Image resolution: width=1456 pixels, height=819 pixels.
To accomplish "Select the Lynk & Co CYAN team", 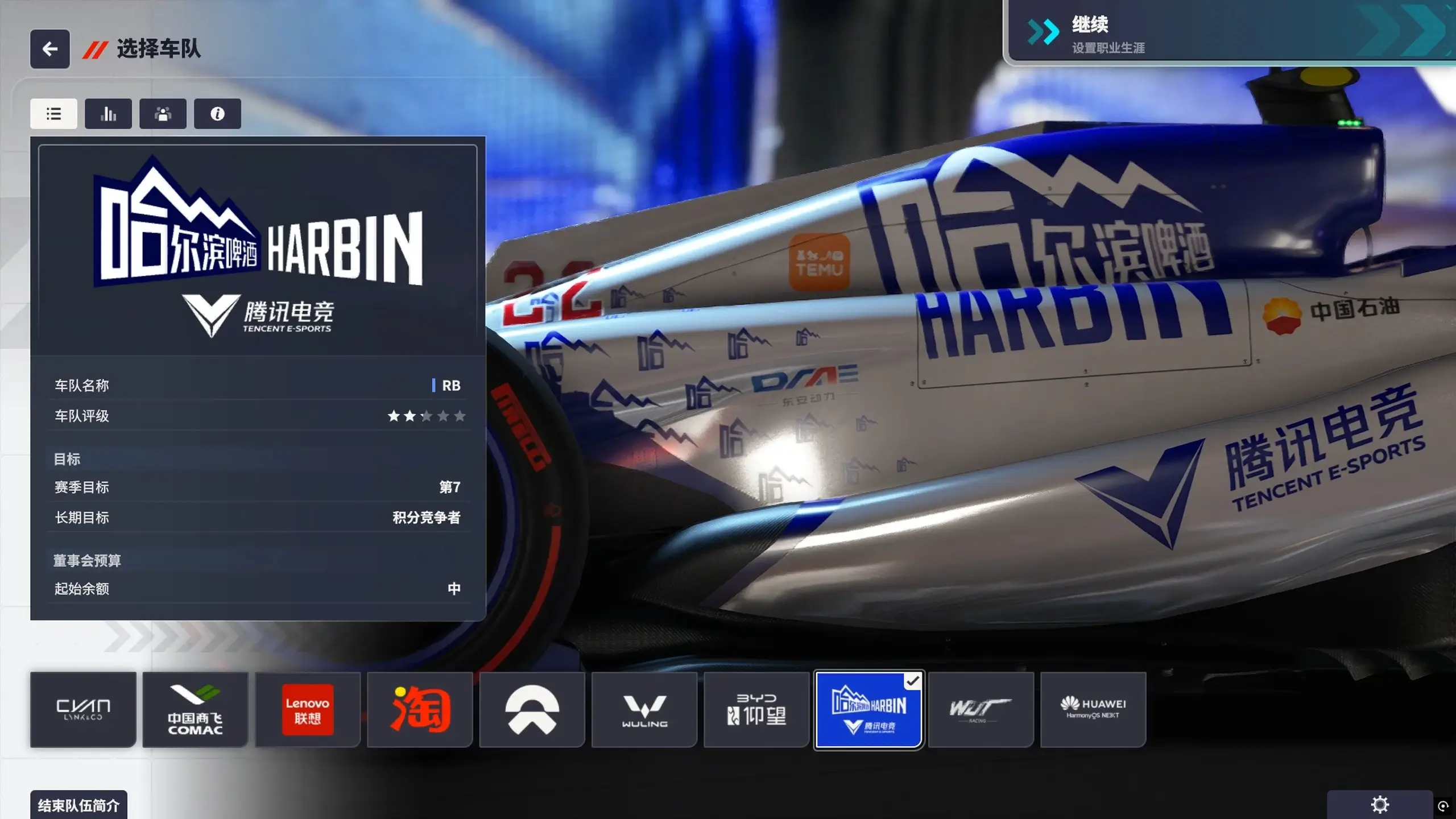I will tap(83, 709).
